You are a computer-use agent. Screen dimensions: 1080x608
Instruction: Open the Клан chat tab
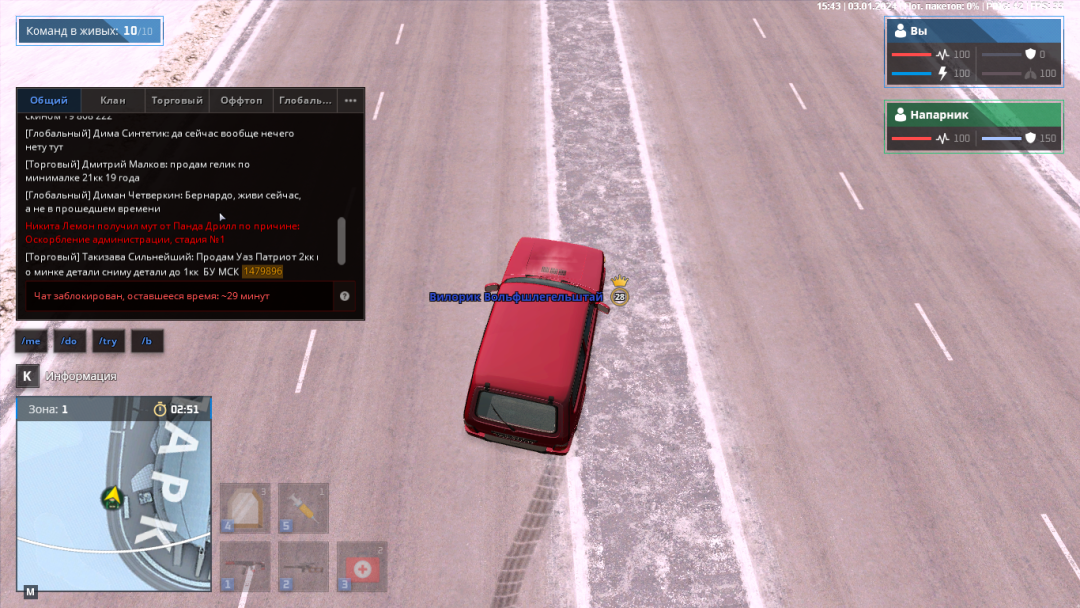[x=113, y=100]
